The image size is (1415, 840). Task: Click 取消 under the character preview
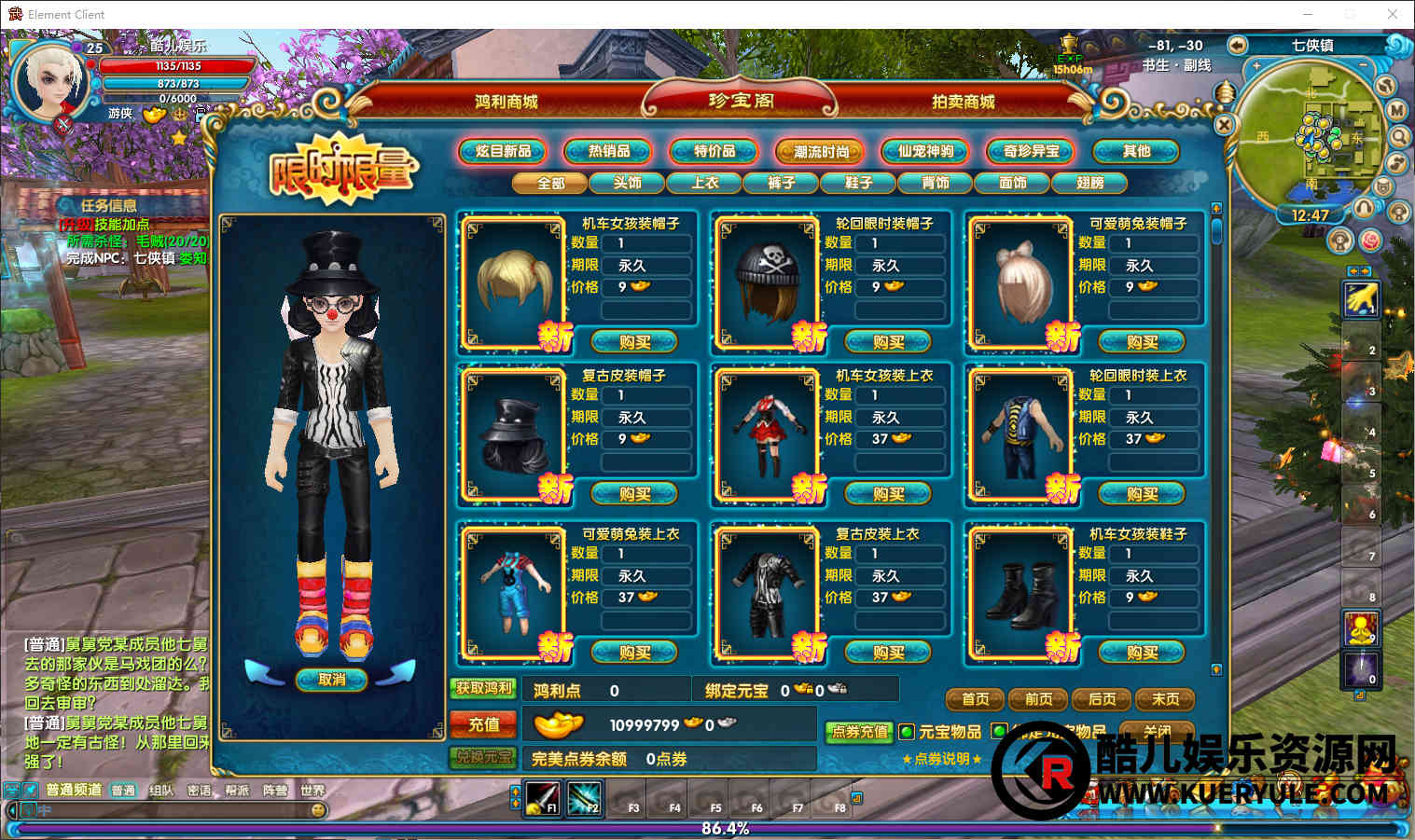[331, 680]
